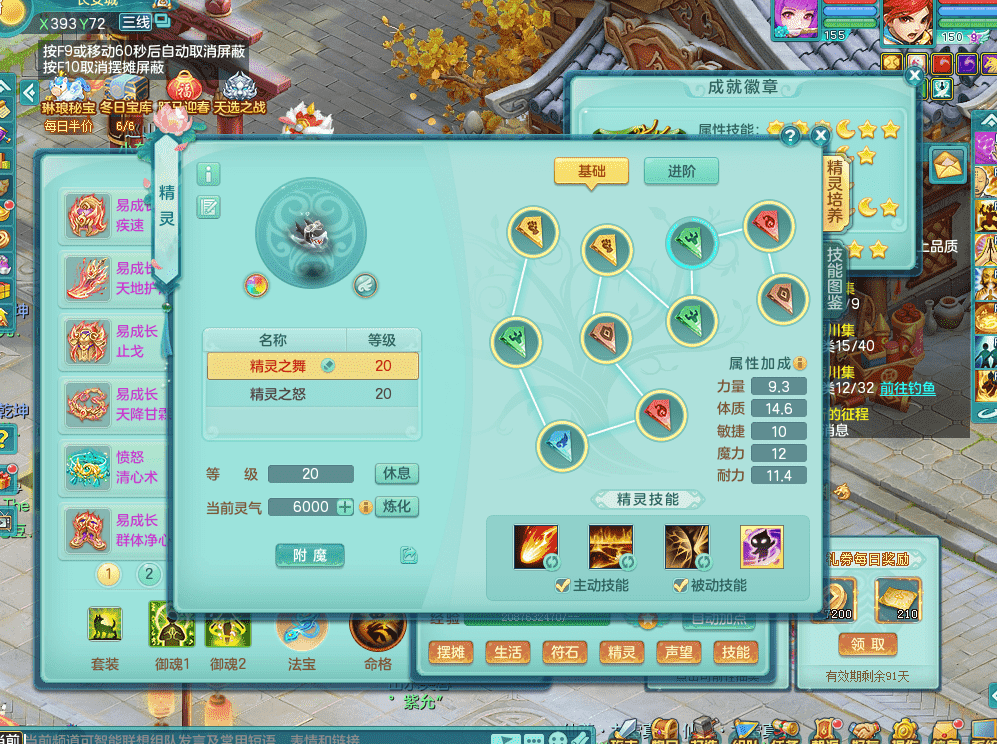Open the 摆摊 stall button
Viewport: 997px width, 744px height.
pyautogui.click(x=449, y=653)
